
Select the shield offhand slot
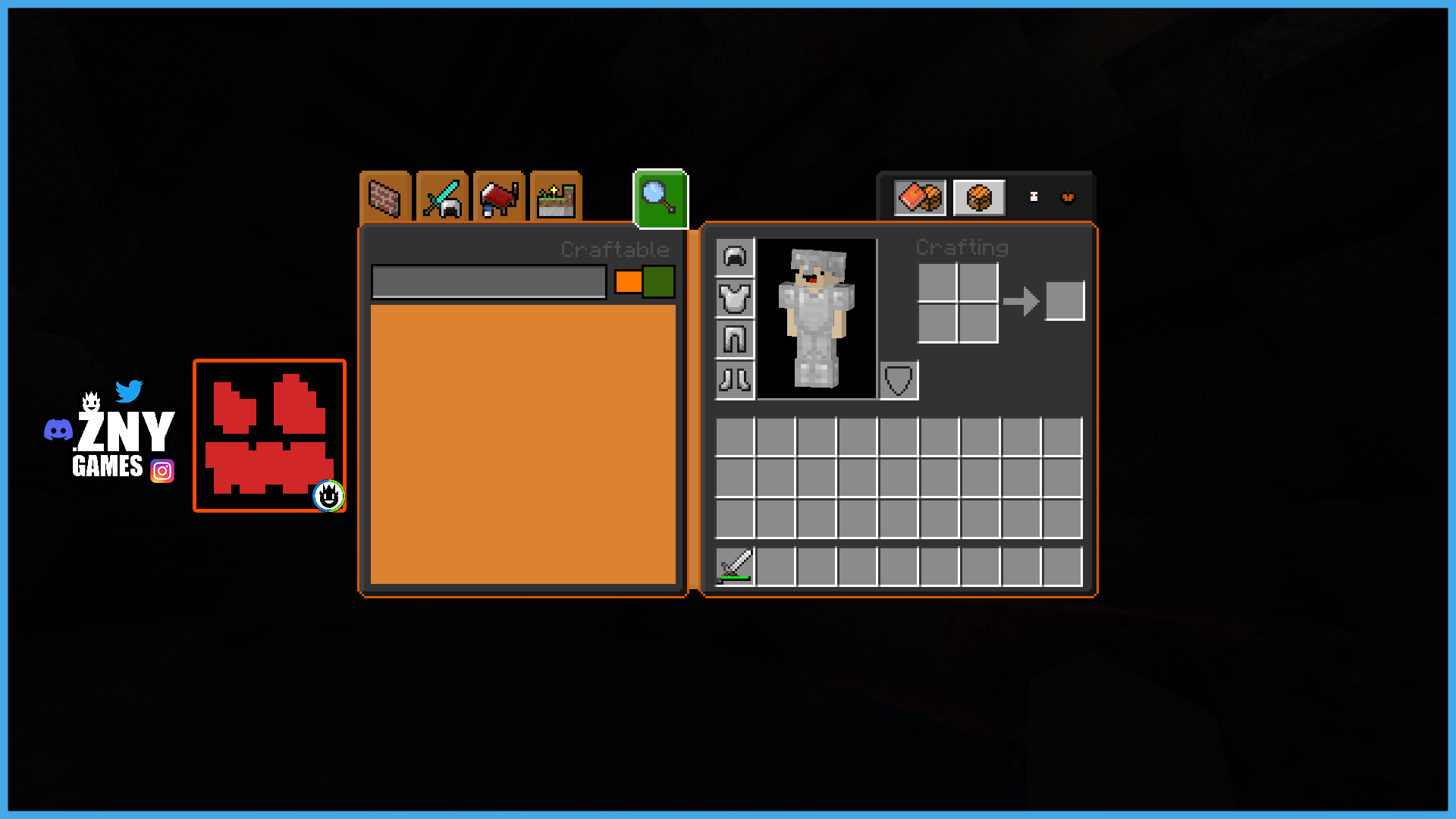coord(899,380)
